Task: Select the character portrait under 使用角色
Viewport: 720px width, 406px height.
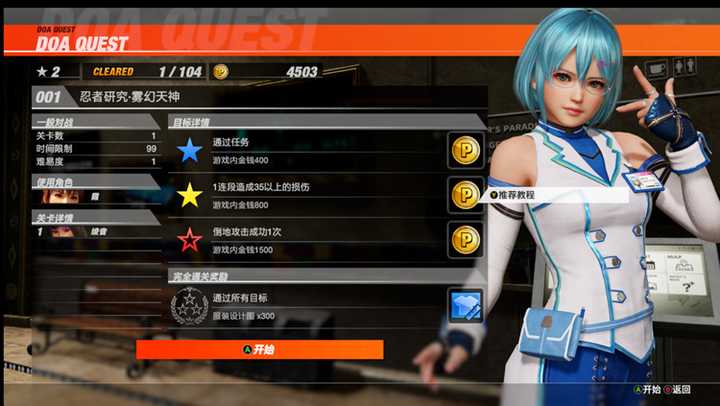Action: pyautogui.click(x=60, y=197)
